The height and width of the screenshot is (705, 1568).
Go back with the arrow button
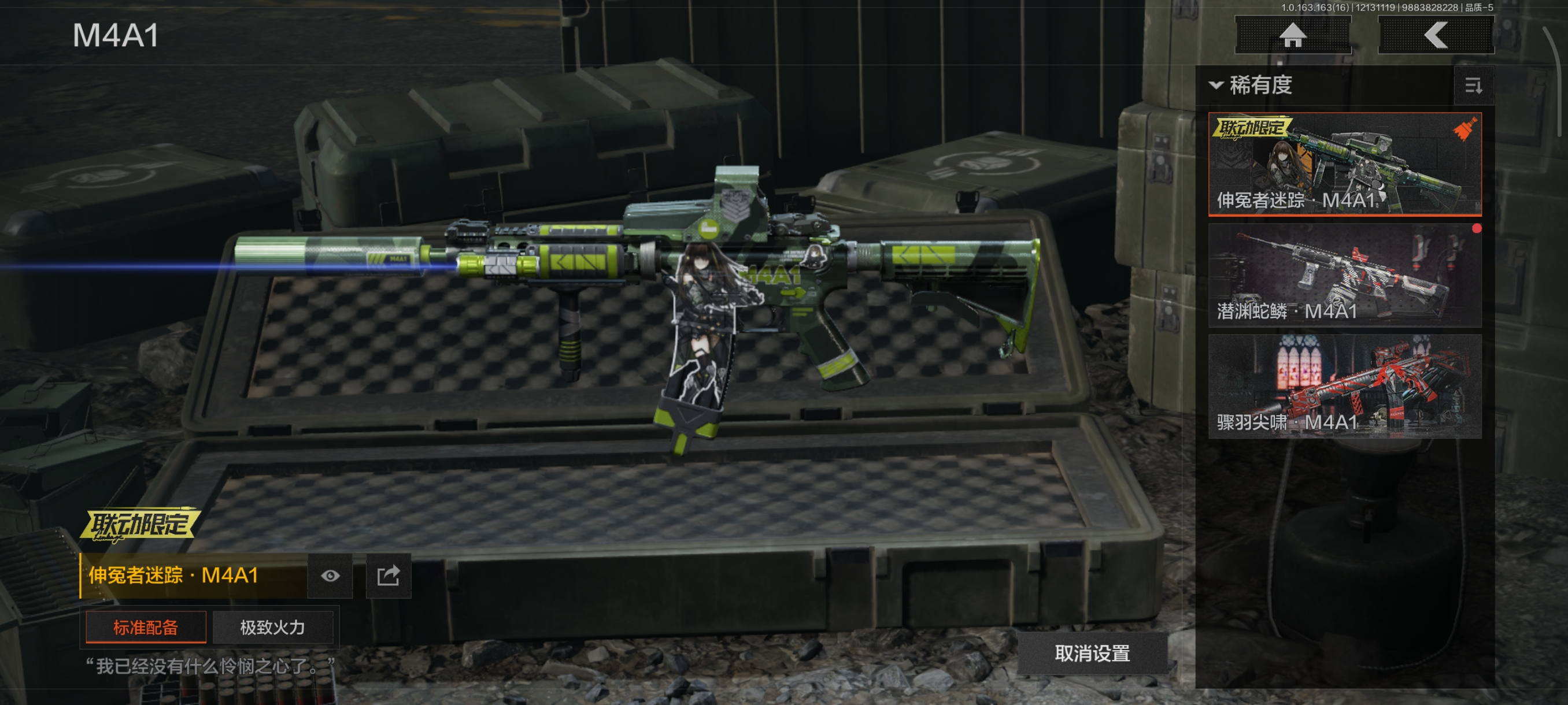pos(1435,35)
